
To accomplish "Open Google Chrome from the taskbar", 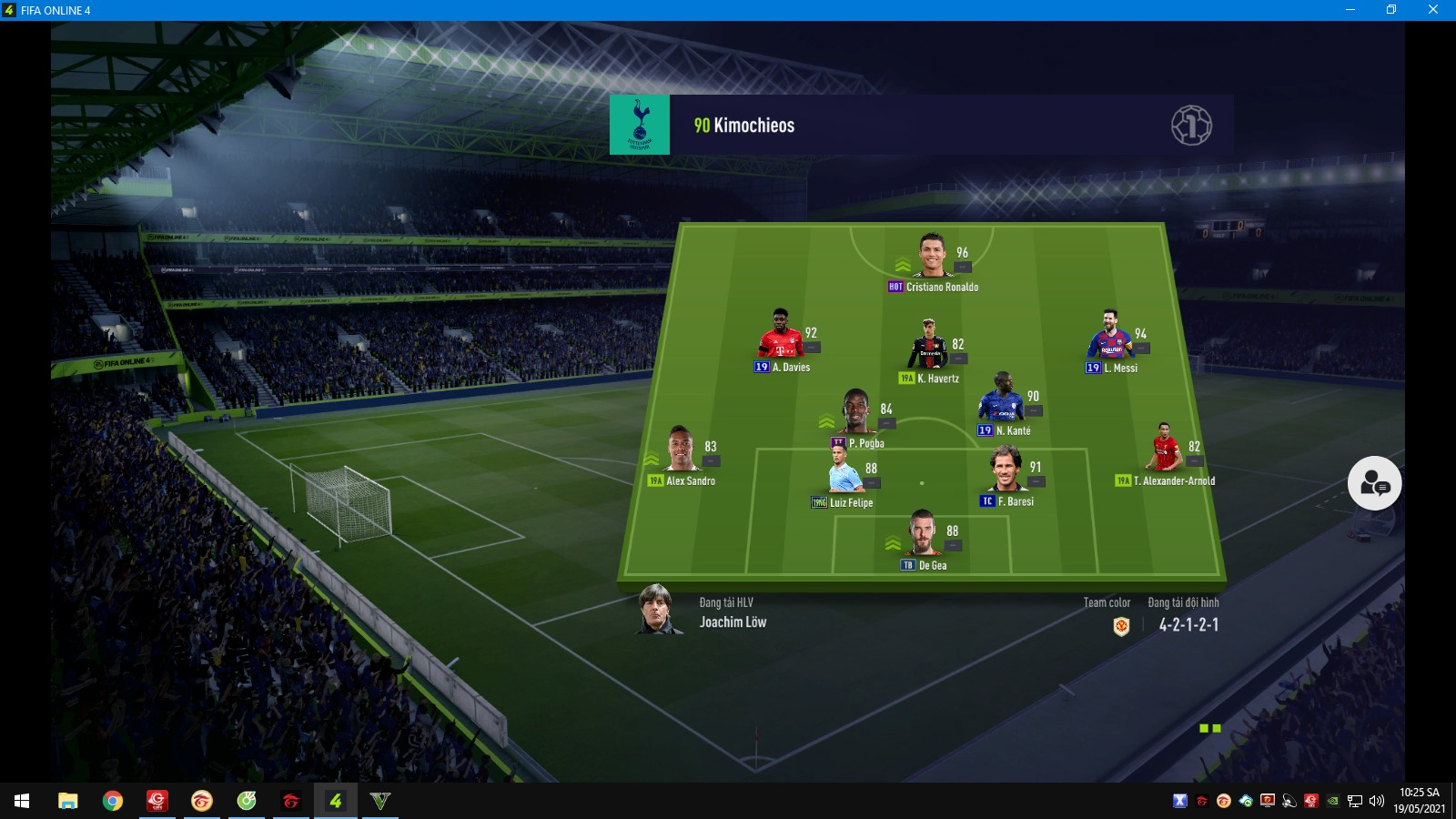I will click(113, 801).
